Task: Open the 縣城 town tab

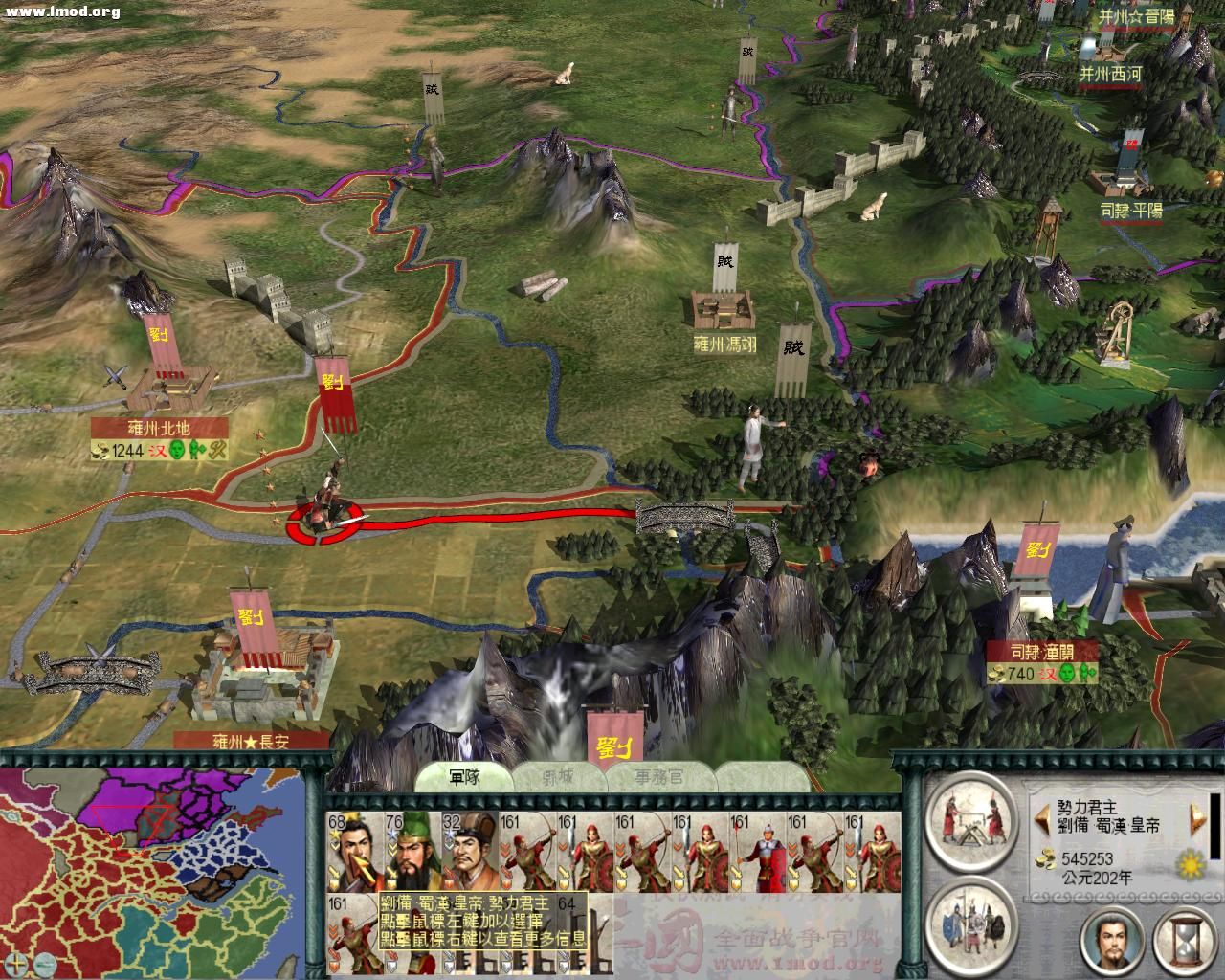Action: [560, 777]
